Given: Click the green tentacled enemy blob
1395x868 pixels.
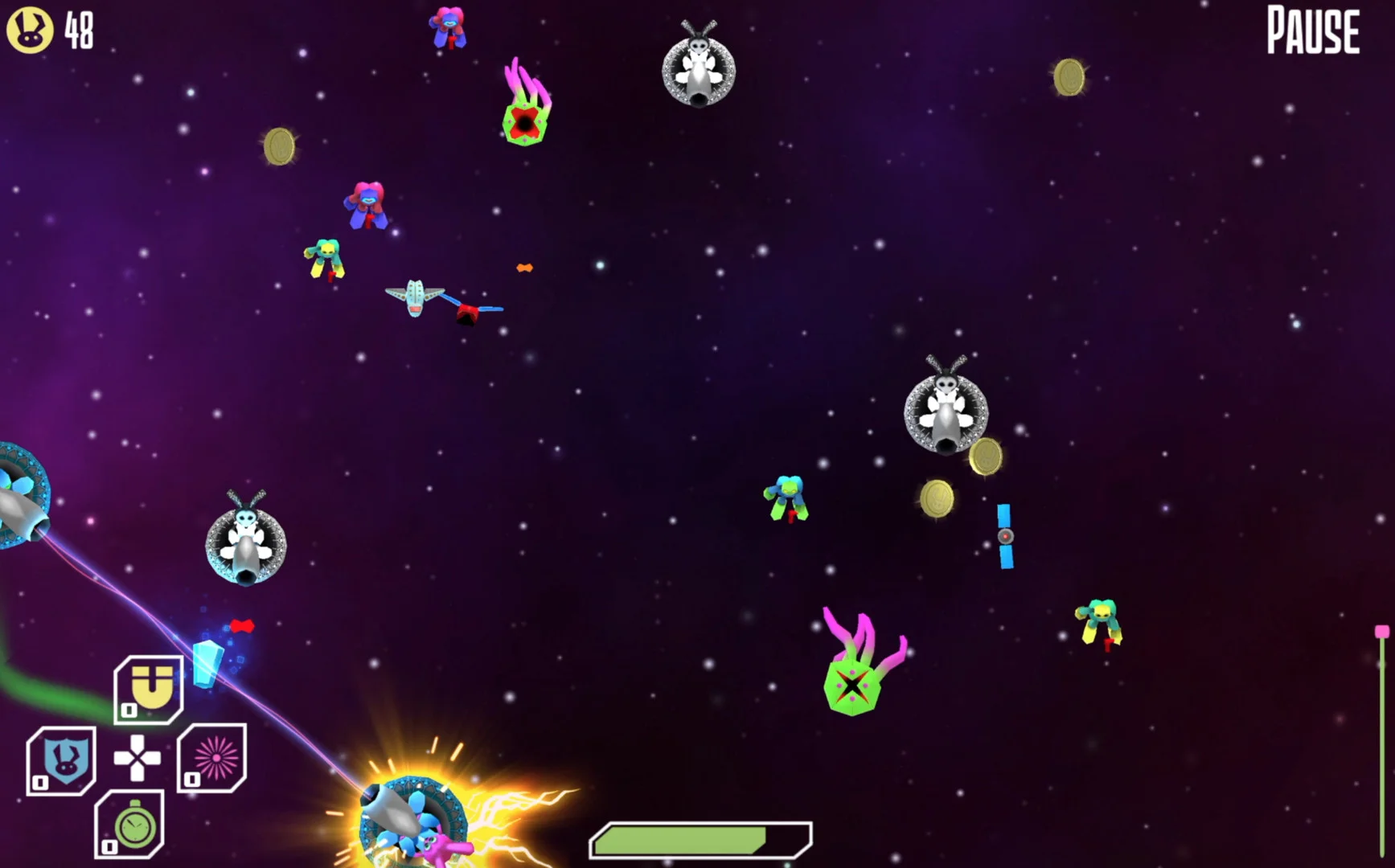Looking at the screenshot, I should click(x=852, y=687).
